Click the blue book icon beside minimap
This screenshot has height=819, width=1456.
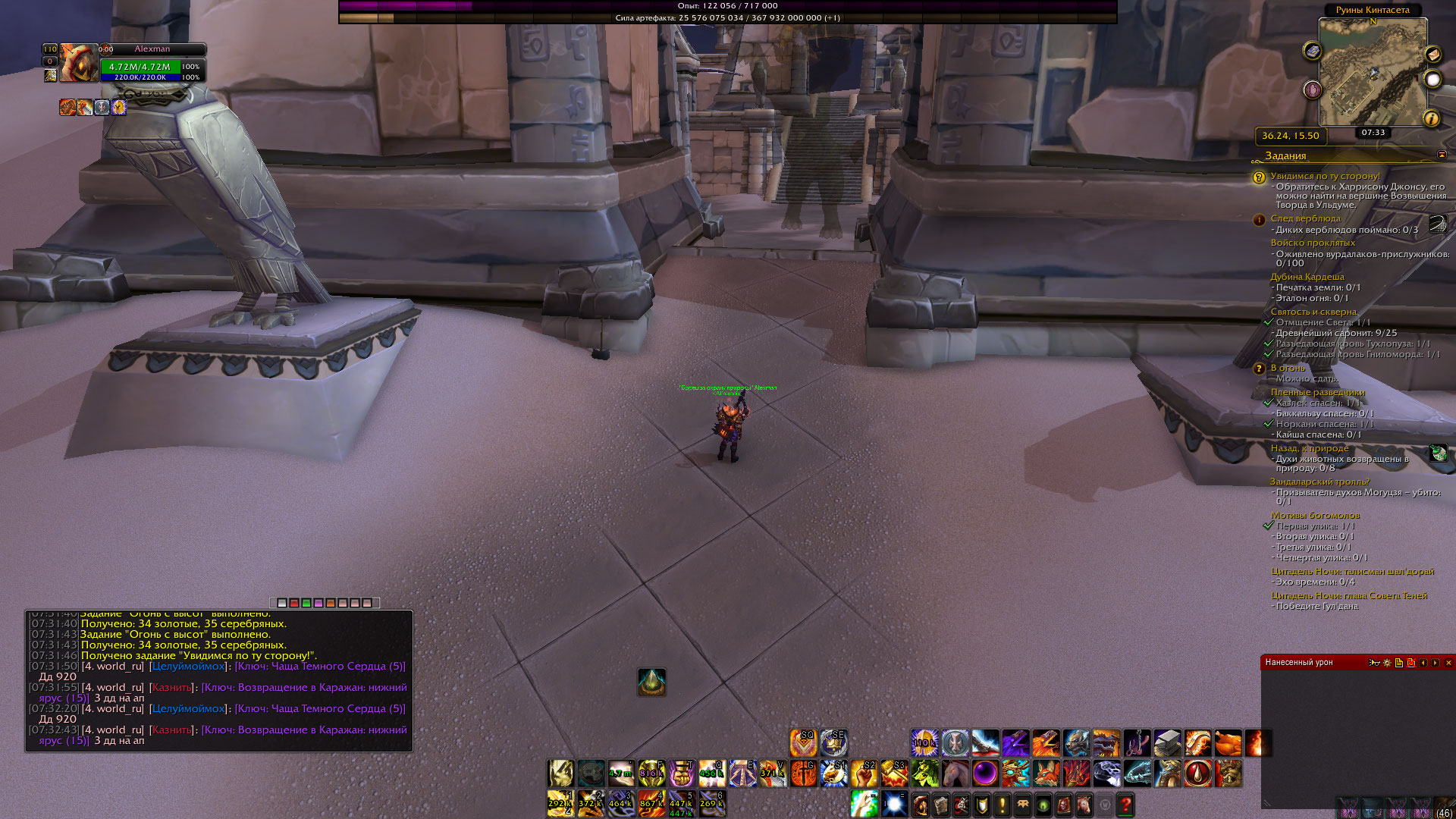point(1313,51)
